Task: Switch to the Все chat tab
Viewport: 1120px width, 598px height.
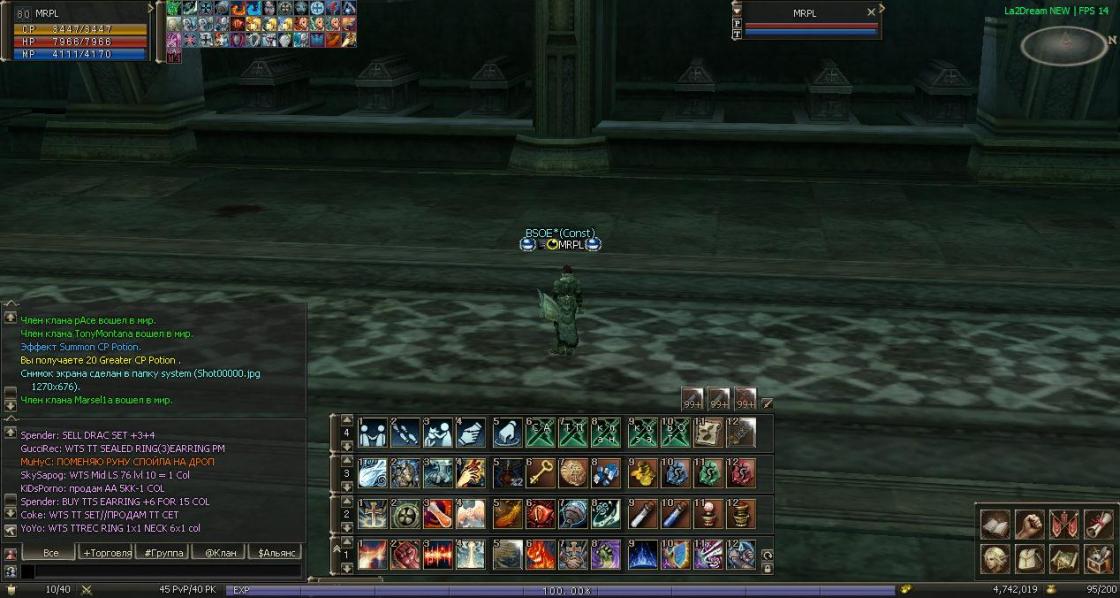Action: [x=49, y=552]
